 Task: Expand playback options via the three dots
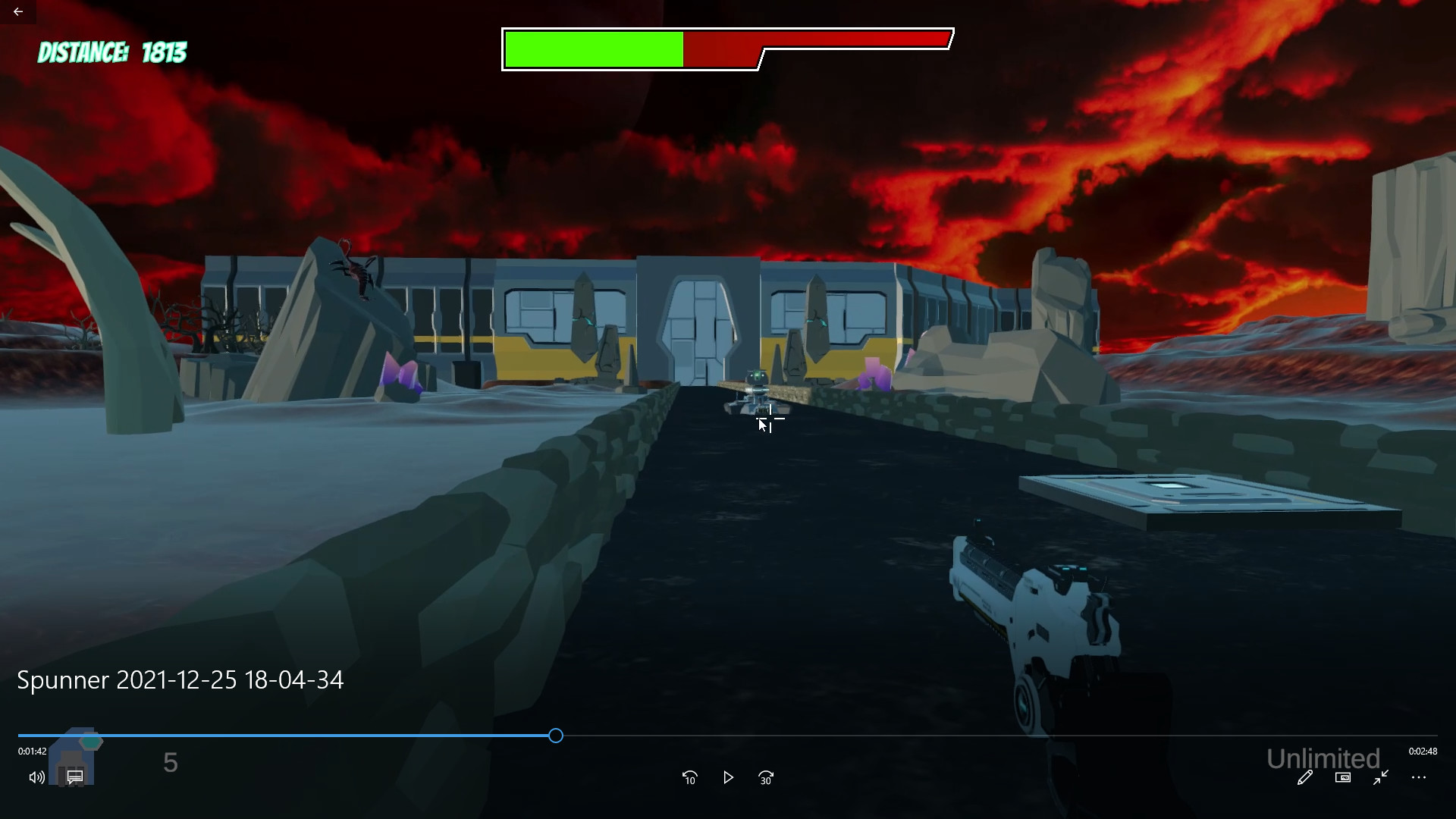tap(1420, 778)
